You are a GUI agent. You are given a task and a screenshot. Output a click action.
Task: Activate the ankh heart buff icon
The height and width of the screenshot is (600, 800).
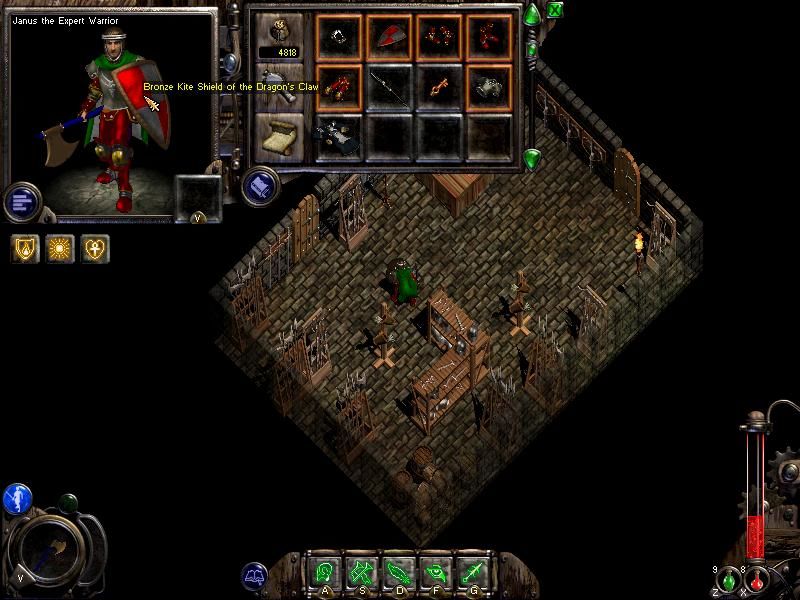pyautogui.click(x=96, y=248)
